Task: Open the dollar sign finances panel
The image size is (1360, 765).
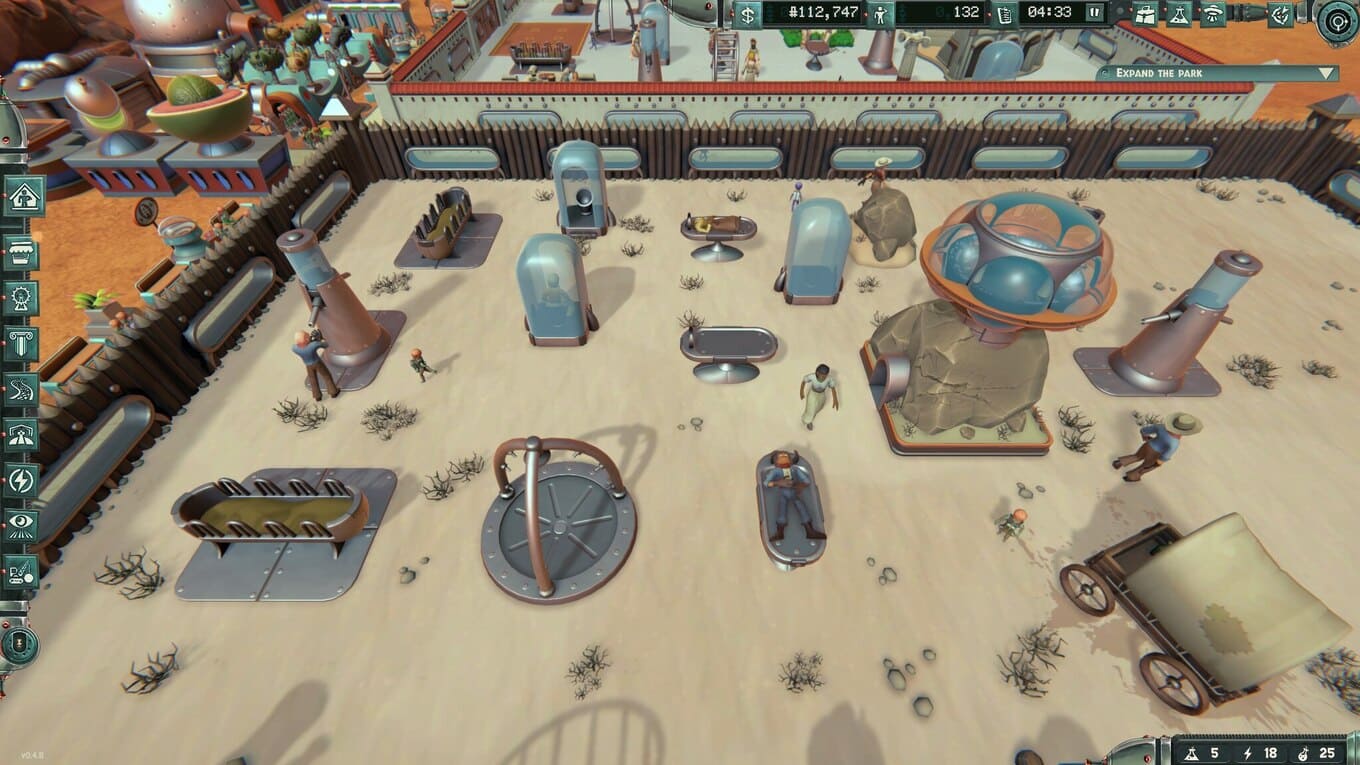Action: (x=748, y=13)
